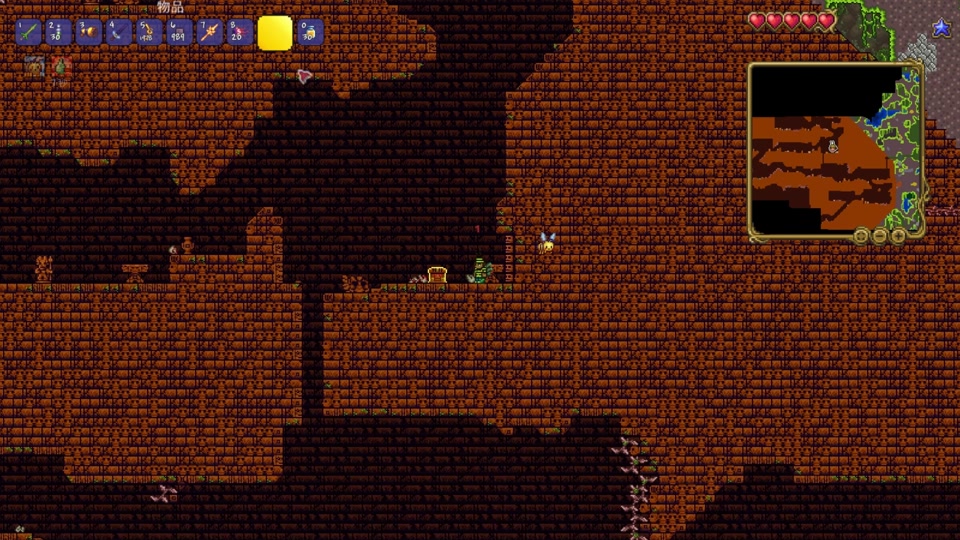
Task: Equip the dark blue blade in slot 4
Action: tap(119, 32)
